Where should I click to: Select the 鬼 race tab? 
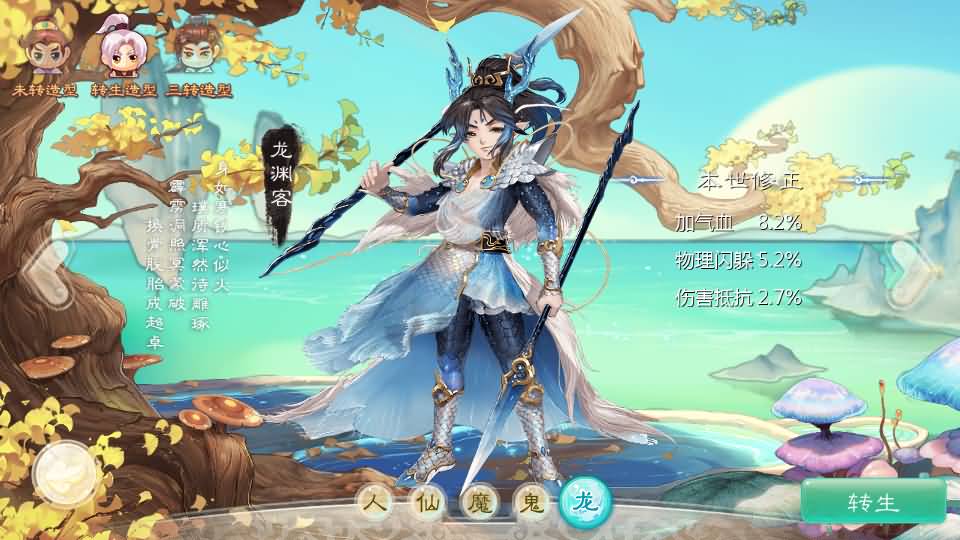tap(530, 503)
